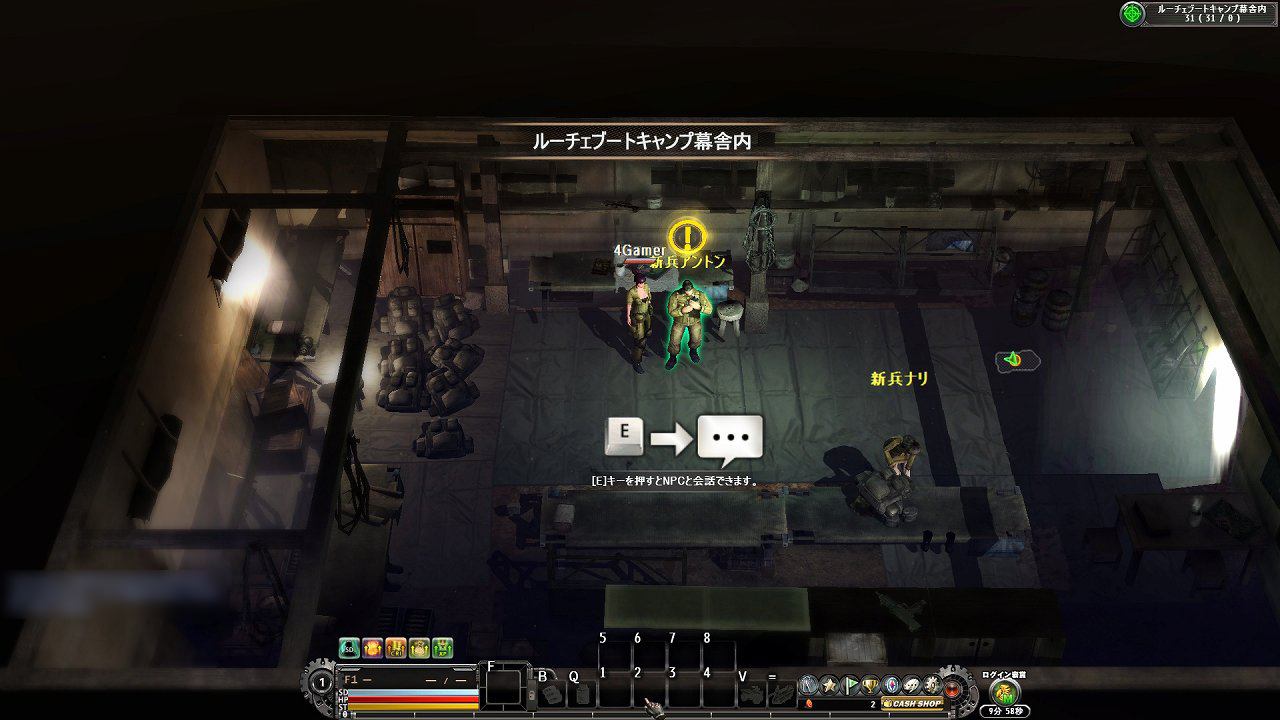Inspect the SD buff icon above the status bars
Image resolution: width=1280 pixels, height=720 pixels.
[x=349, y=648]
